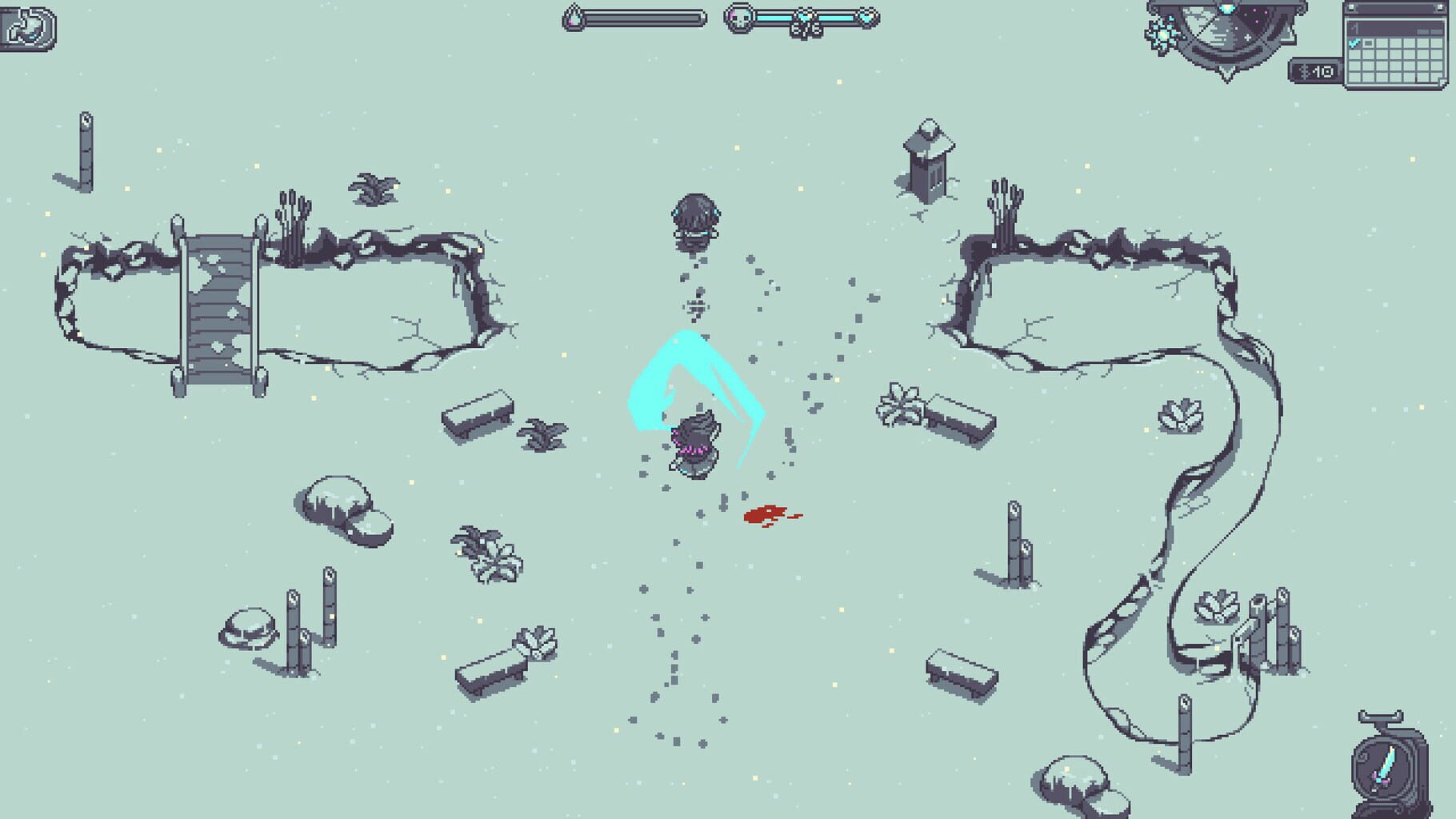Click the cyan health bar fill
Screen dimensions: 1456x819
[772, 18]
